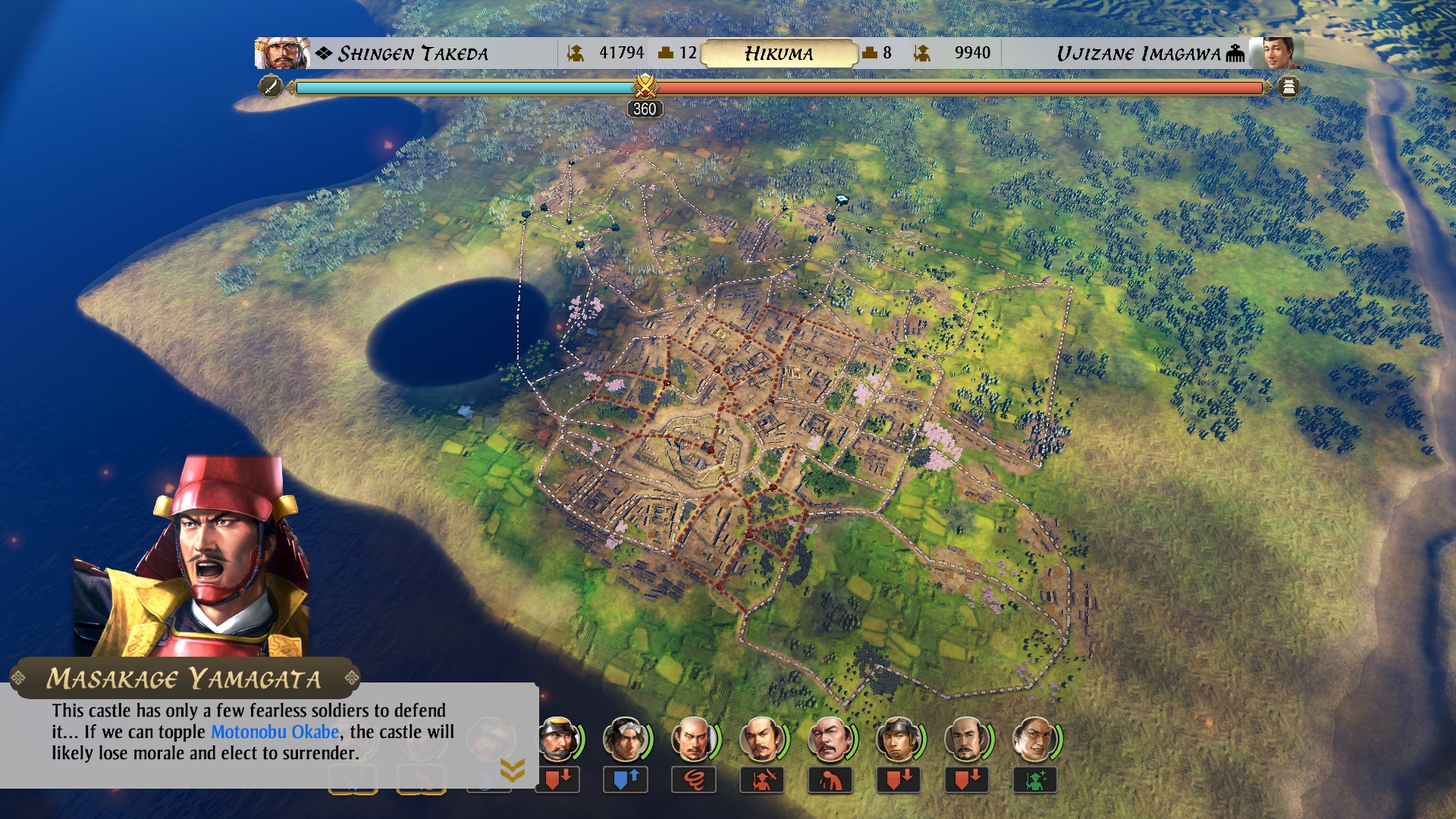Trigger the red swordsman attack tactic

(762, 780)
